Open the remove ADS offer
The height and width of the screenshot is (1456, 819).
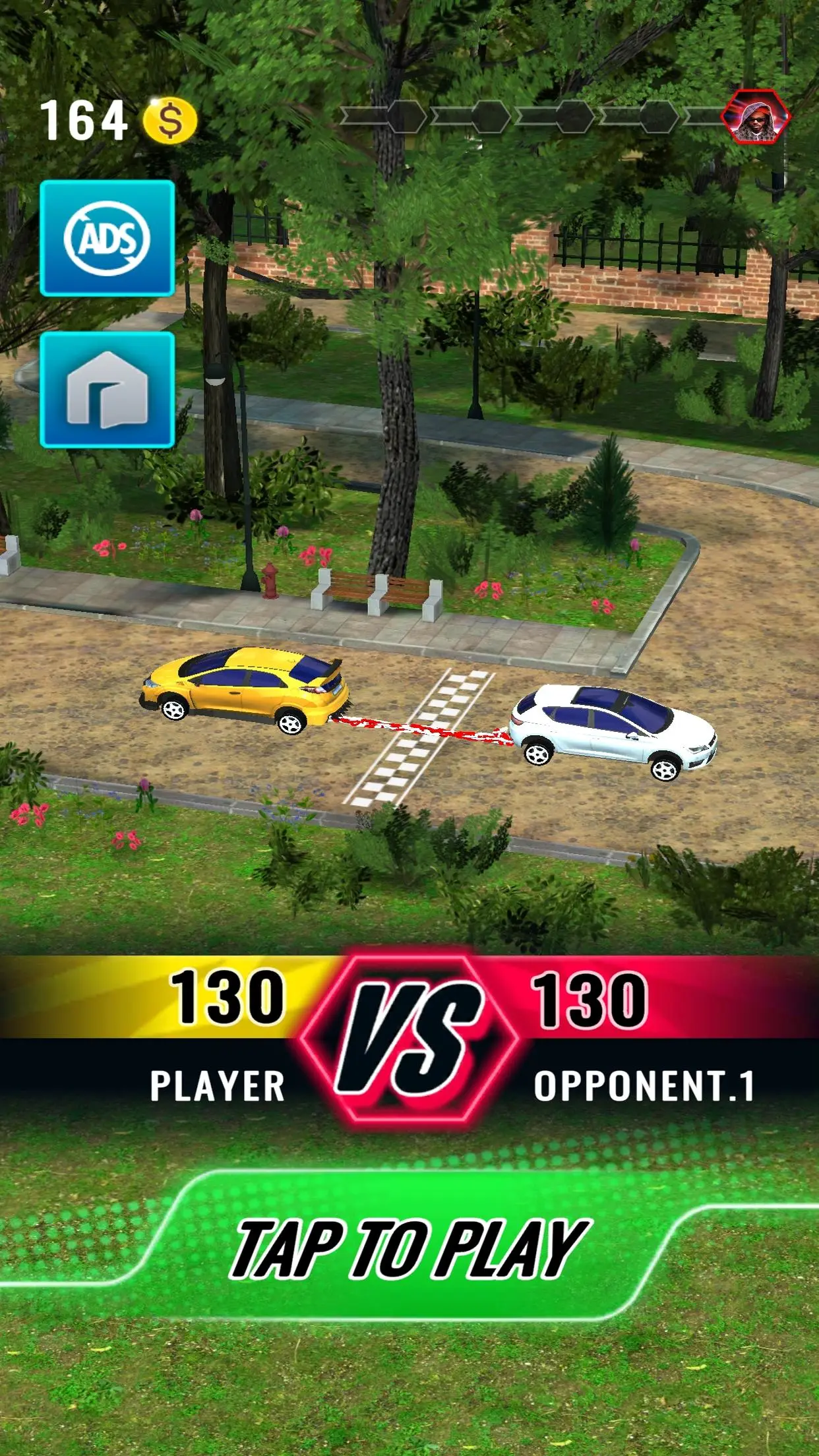[107, 238]
